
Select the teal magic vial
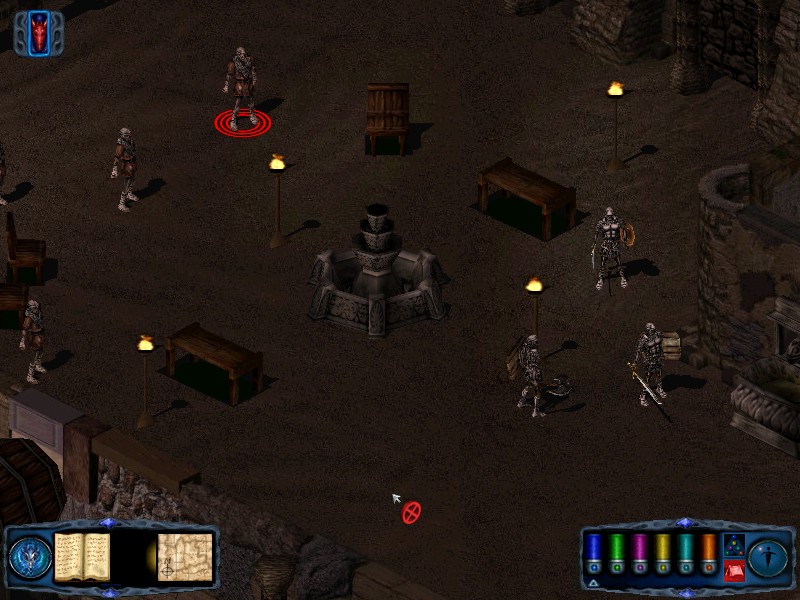point(685,551)
